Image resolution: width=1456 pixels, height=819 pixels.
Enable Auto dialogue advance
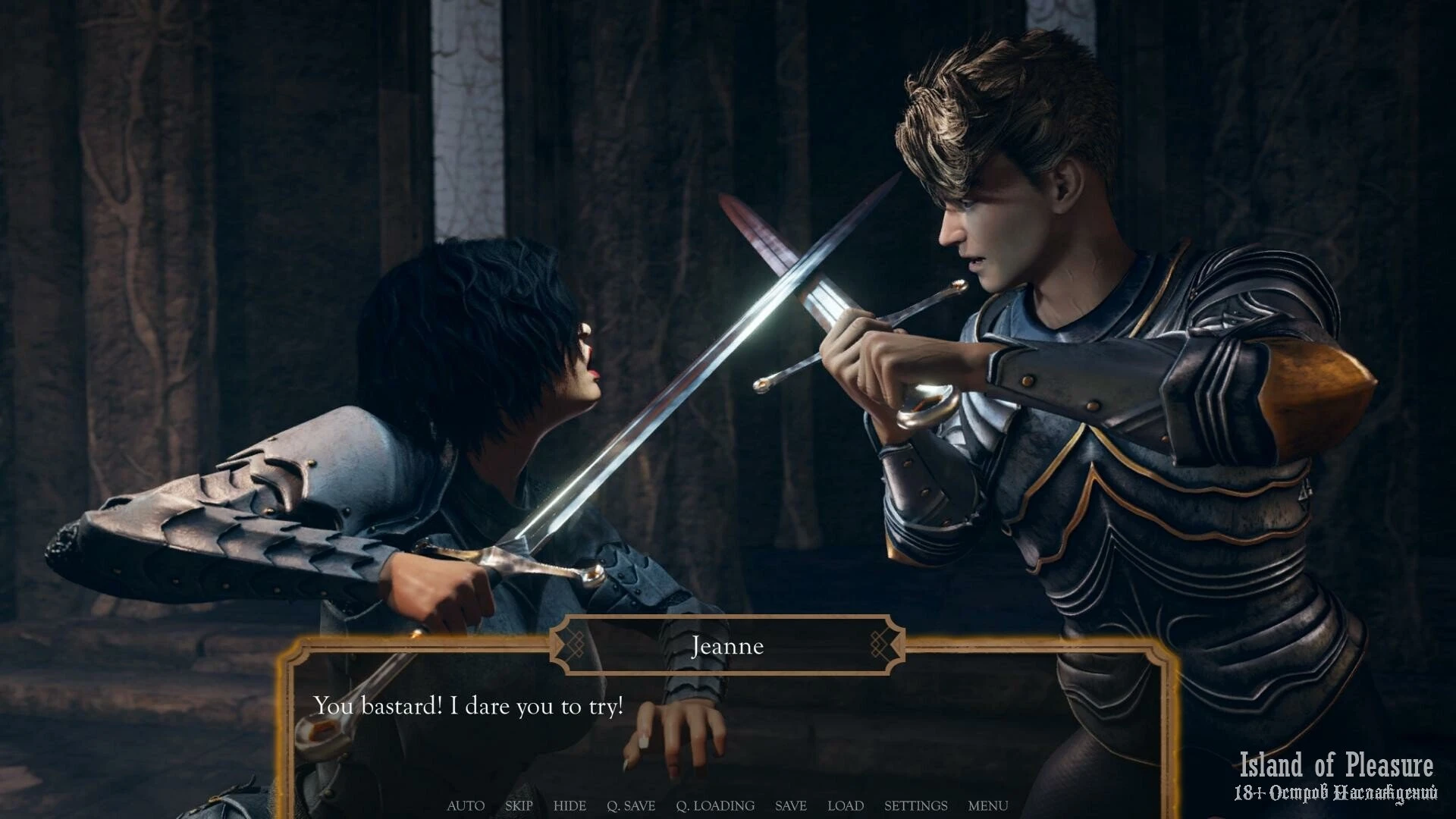[466, 805]
